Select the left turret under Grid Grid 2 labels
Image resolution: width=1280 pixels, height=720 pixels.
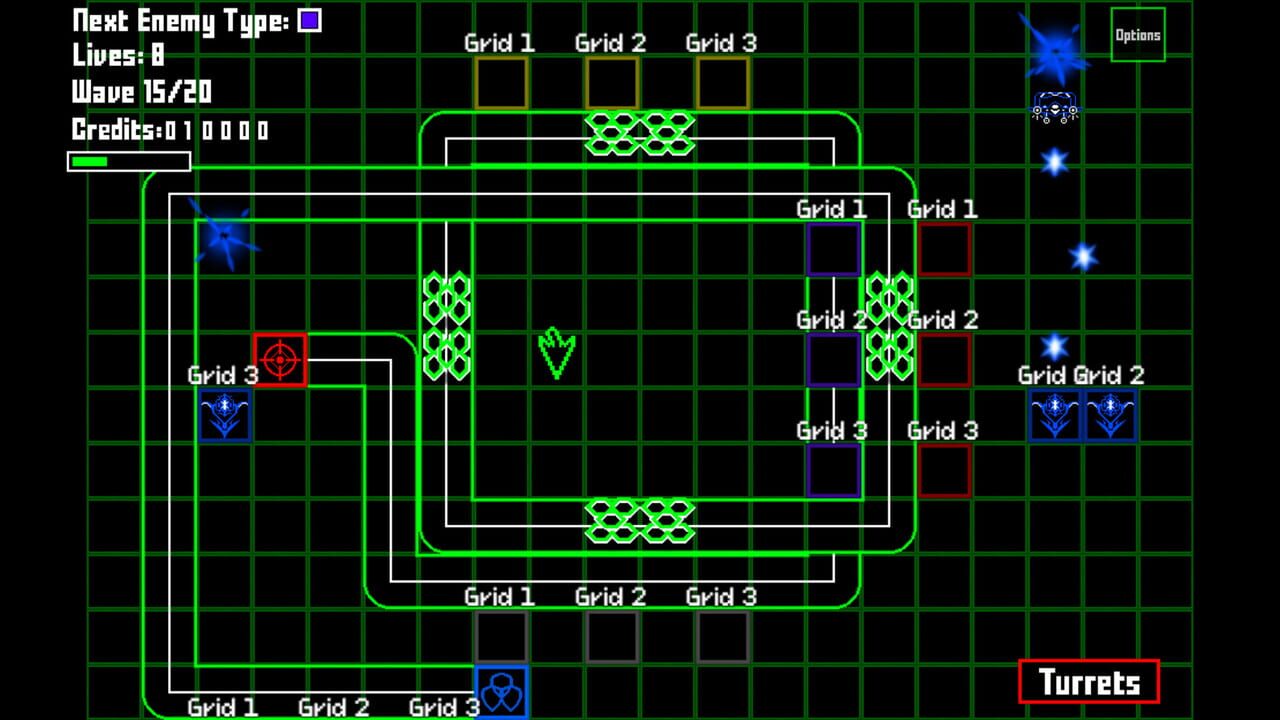1053,417
